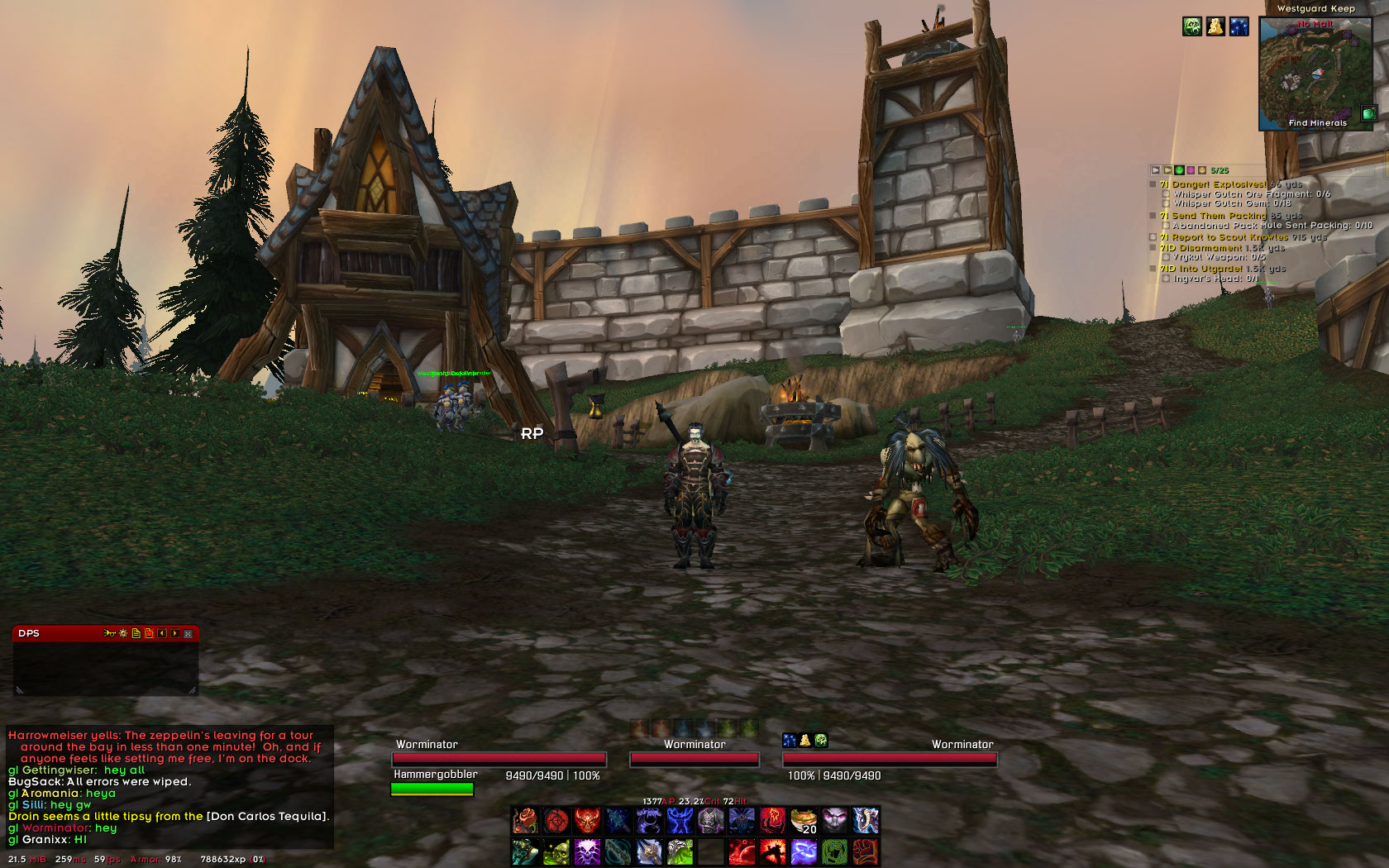1389x868 pixels.
Task: Close the DPS meter window
Action: click(189, 633)
